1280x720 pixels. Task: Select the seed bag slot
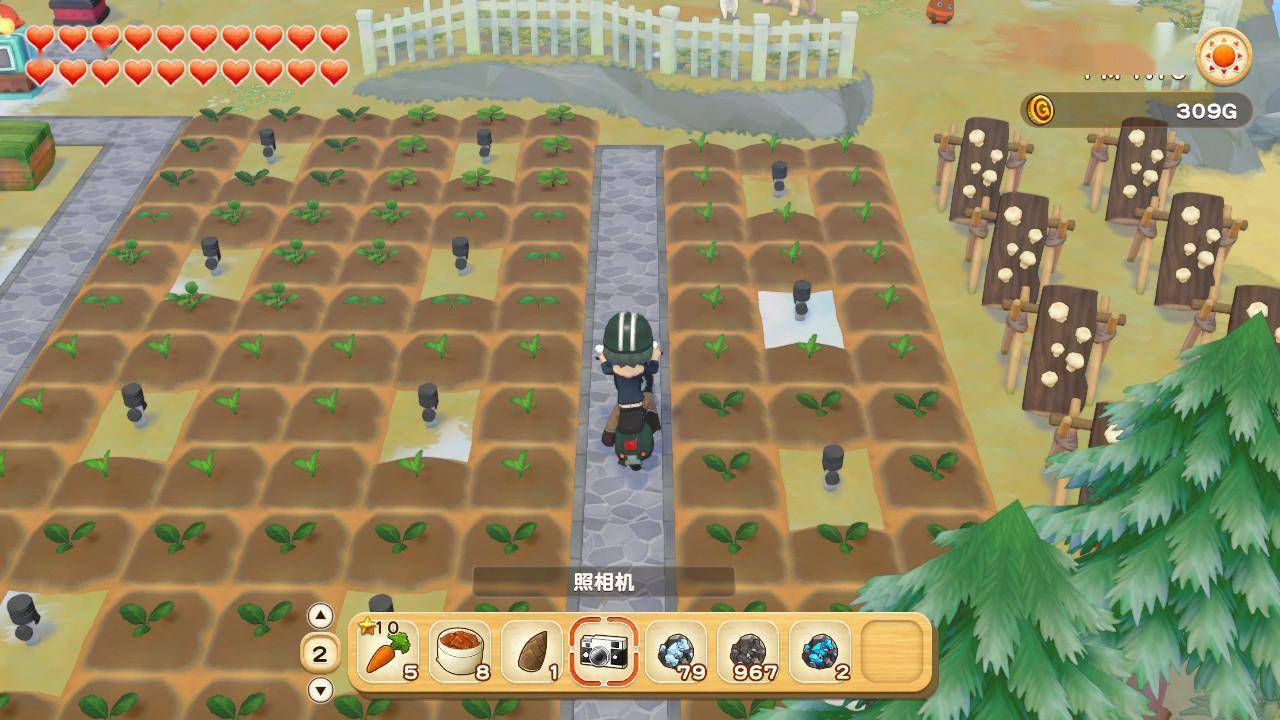(x=460, y=652)
